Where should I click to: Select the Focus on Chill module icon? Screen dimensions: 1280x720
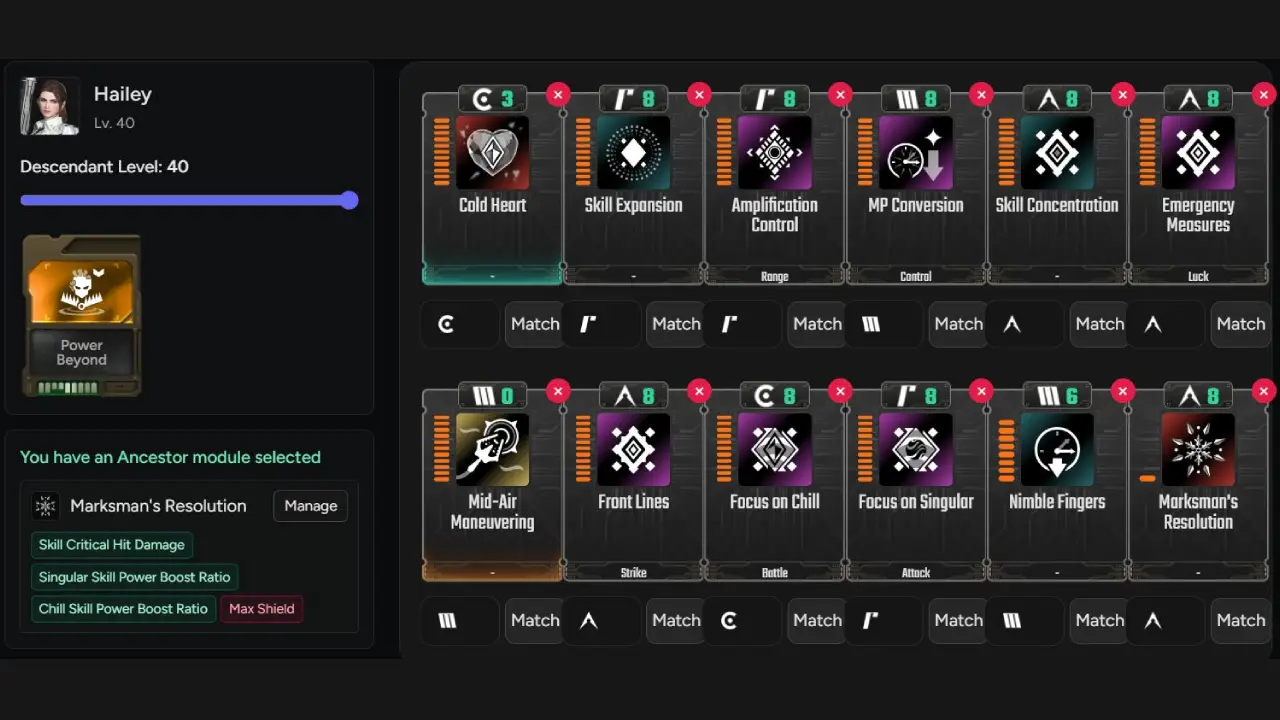point(775,449)
